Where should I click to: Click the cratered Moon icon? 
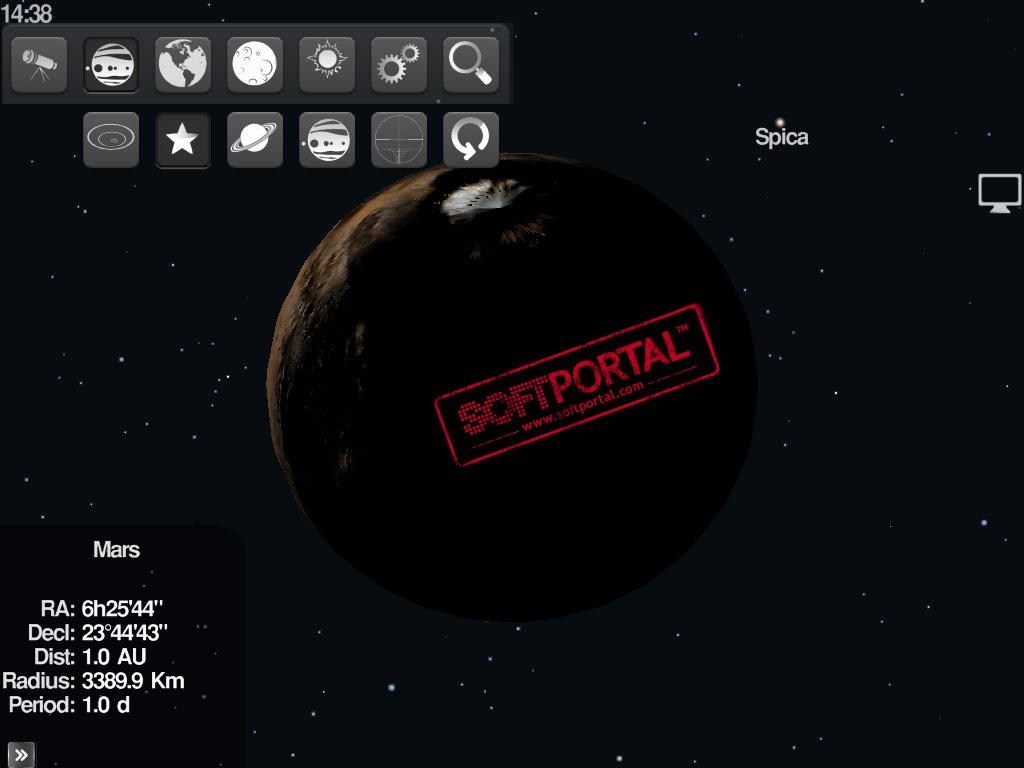(255, 65)
